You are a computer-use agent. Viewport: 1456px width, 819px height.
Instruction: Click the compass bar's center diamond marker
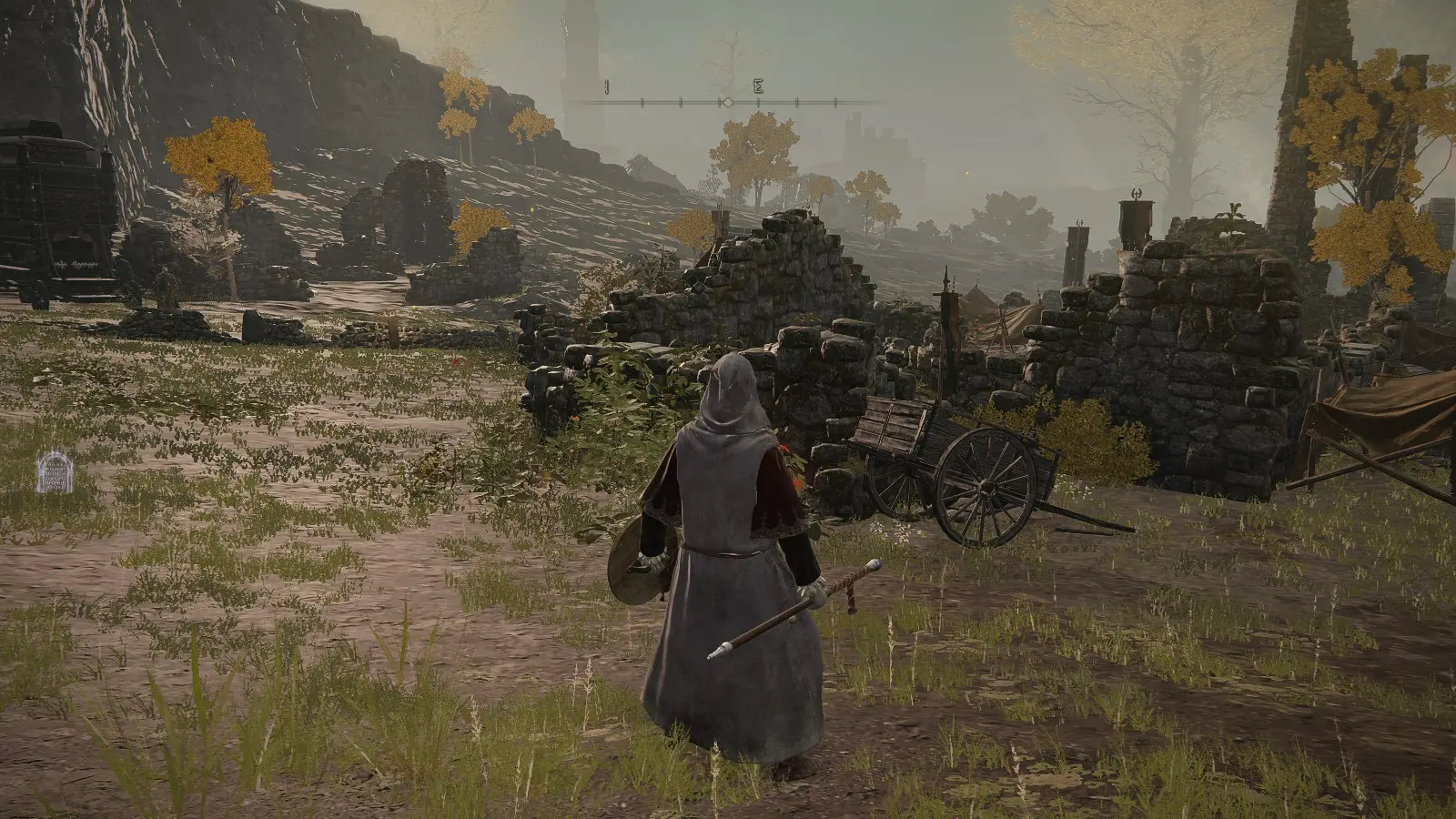pyautogui.click(x=727, y=101)
